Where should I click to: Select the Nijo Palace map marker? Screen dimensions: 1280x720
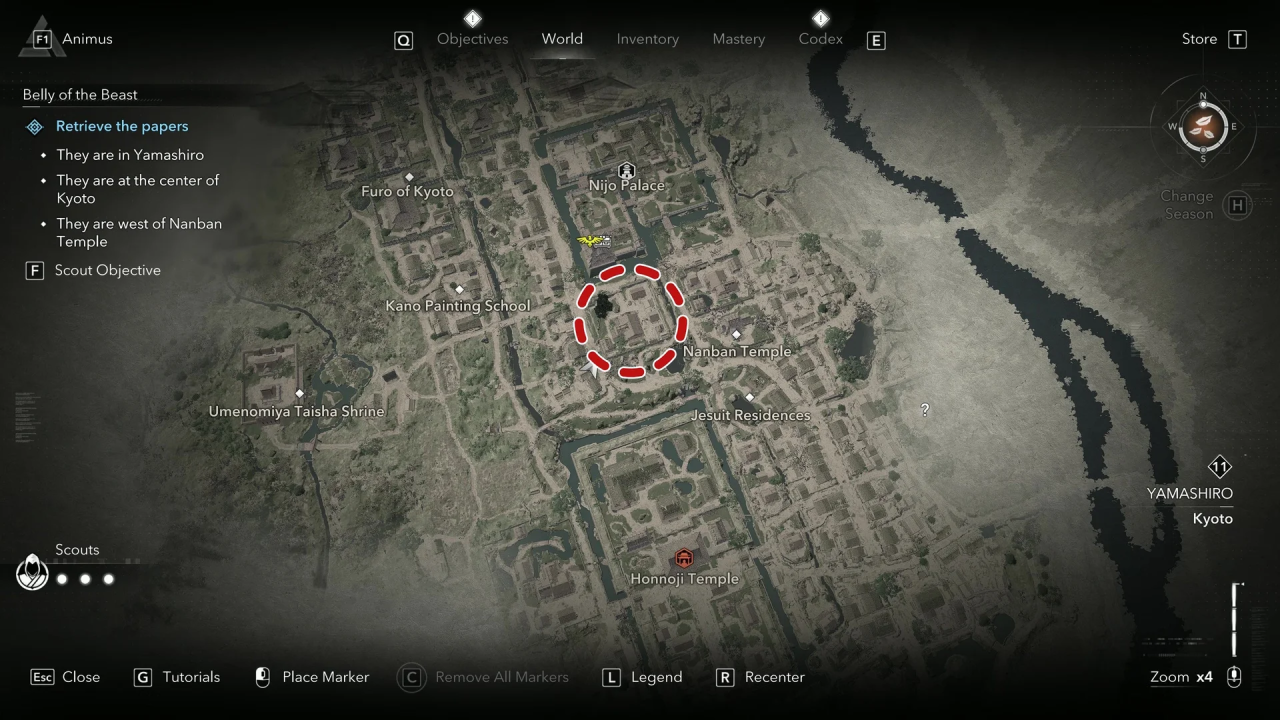point(627,171)
